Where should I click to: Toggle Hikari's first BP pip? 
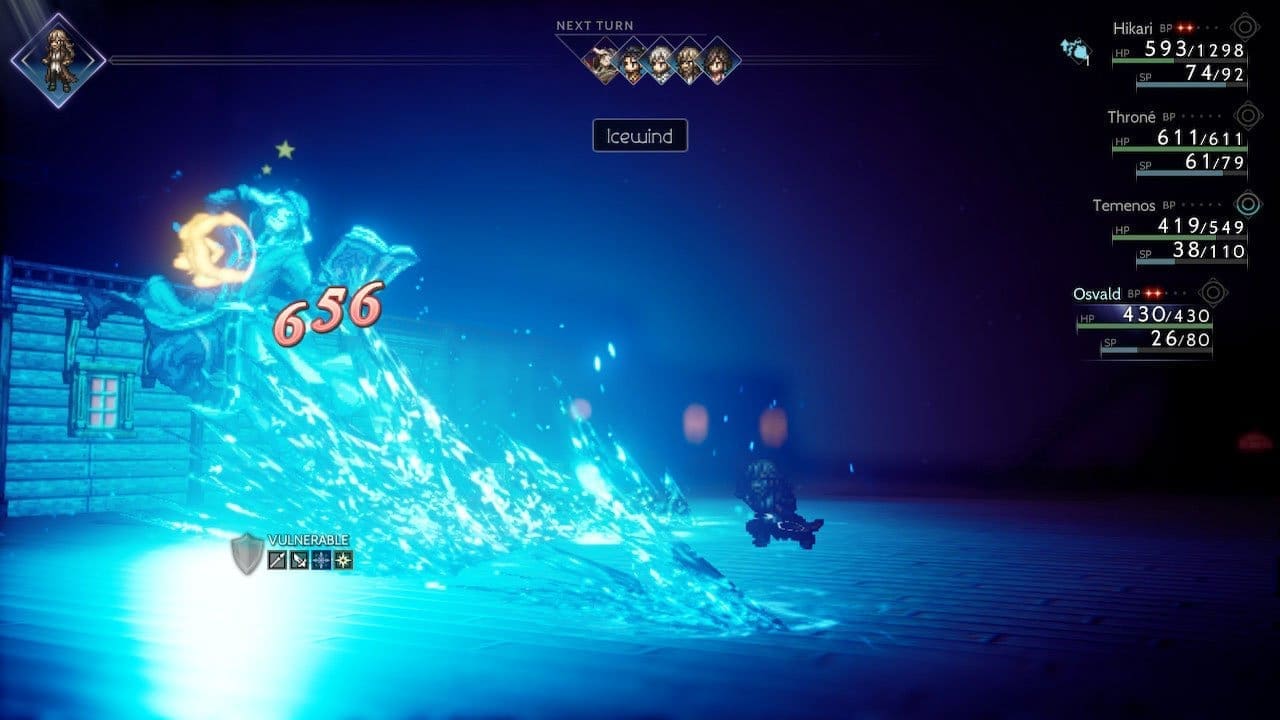1180,29
